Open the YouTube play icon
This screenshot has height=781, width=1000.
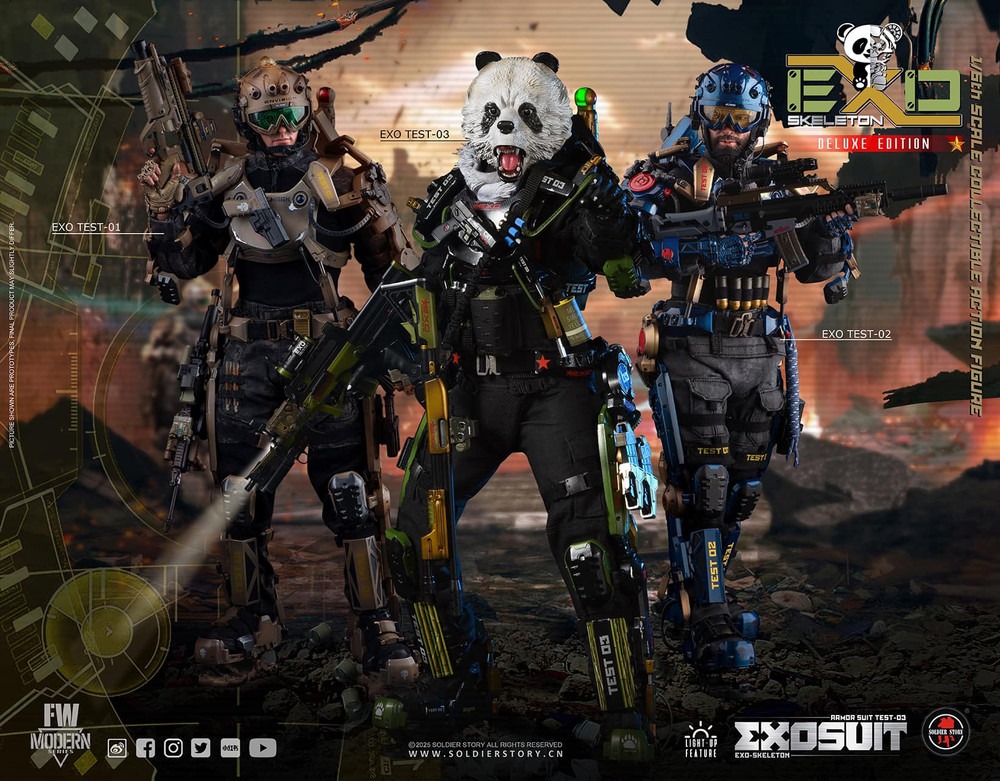coord(263,747)
